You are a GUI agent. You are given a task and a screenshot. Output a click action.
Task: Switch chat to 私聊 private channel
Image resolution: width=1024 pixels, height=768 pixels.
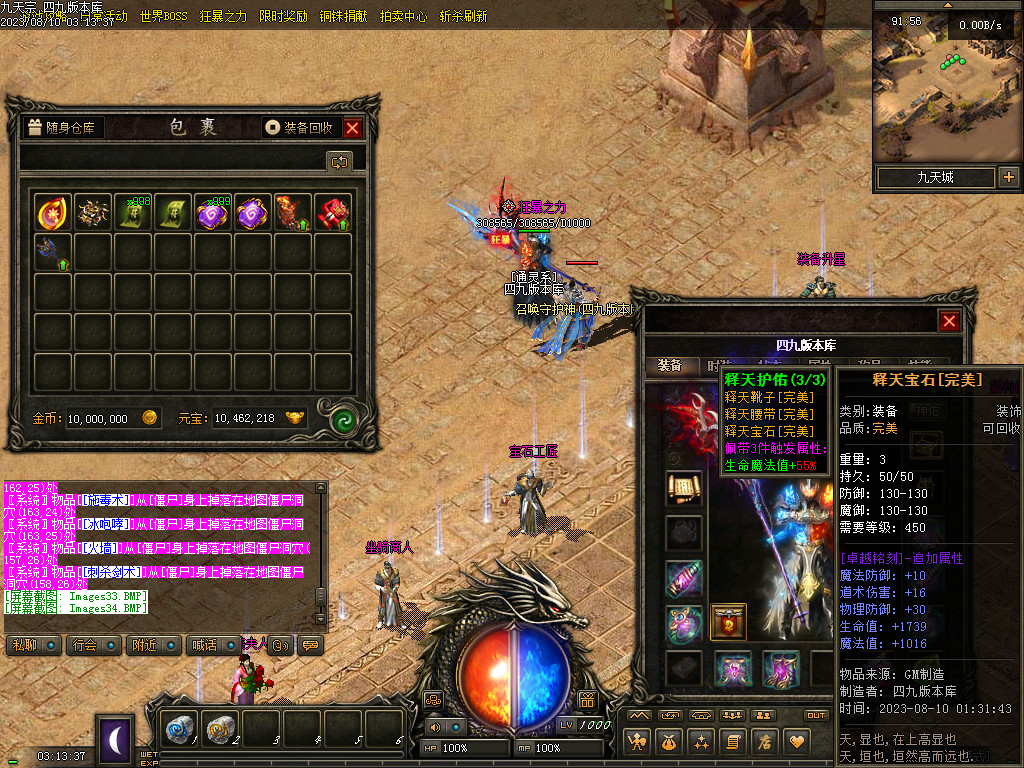tap(32, 645)
